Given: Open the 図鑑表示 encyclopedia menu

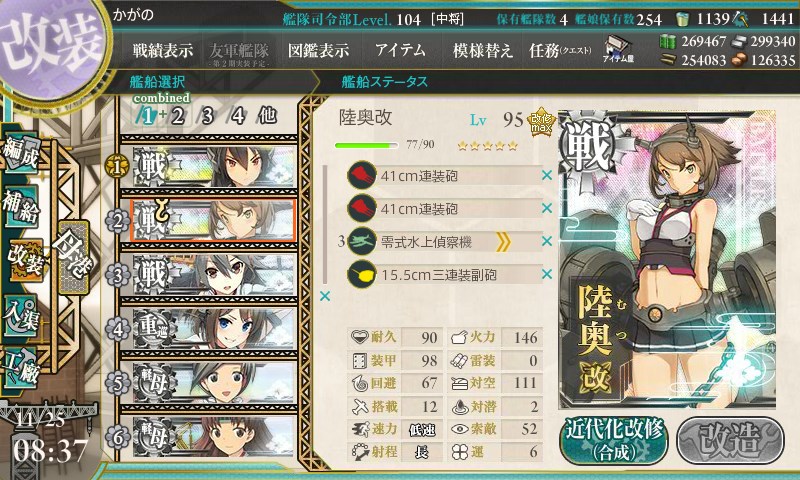Looking at the screenshot, I should point(318,49).
